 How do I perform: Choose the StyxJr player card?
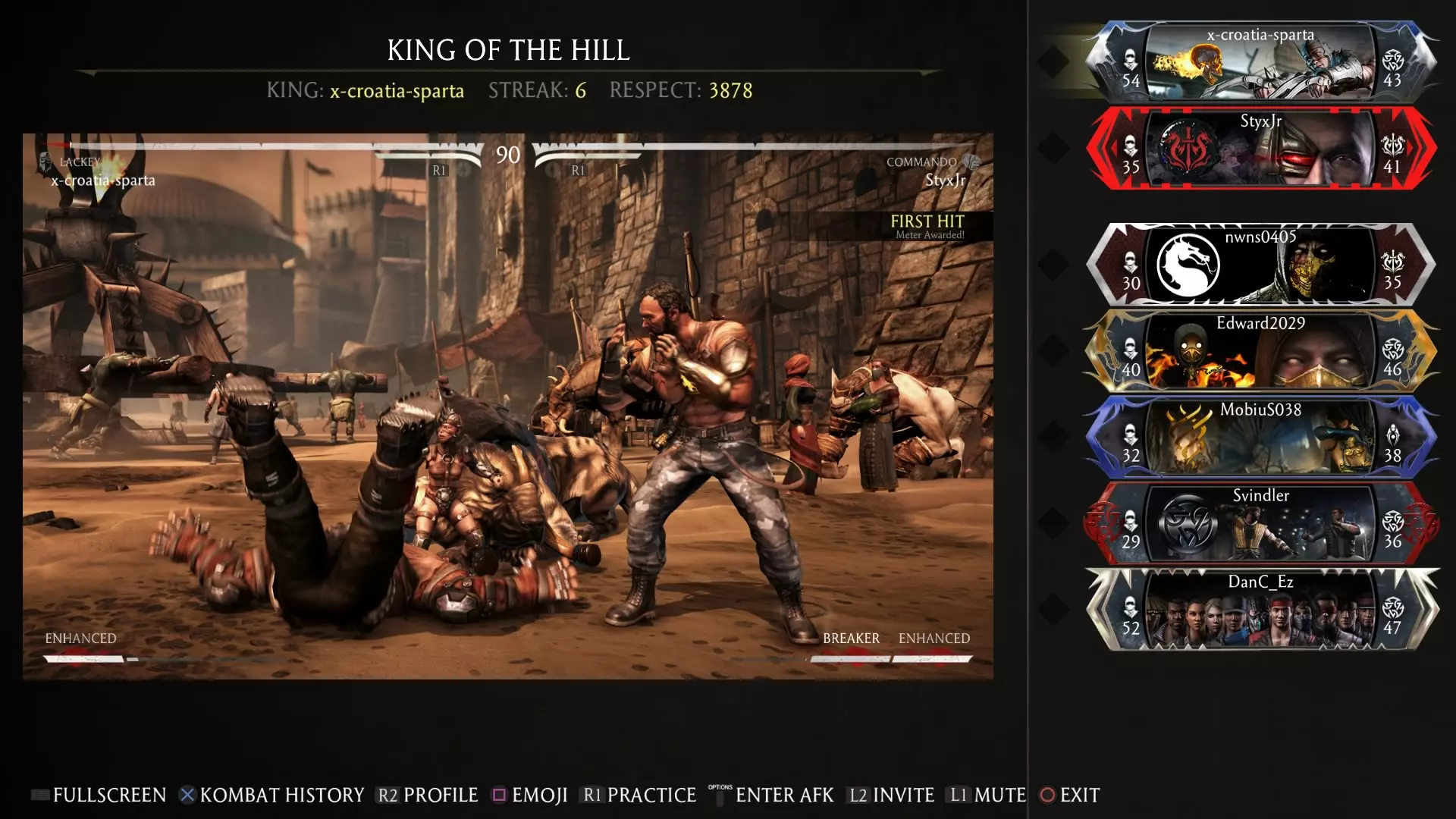coord(1260,149)
